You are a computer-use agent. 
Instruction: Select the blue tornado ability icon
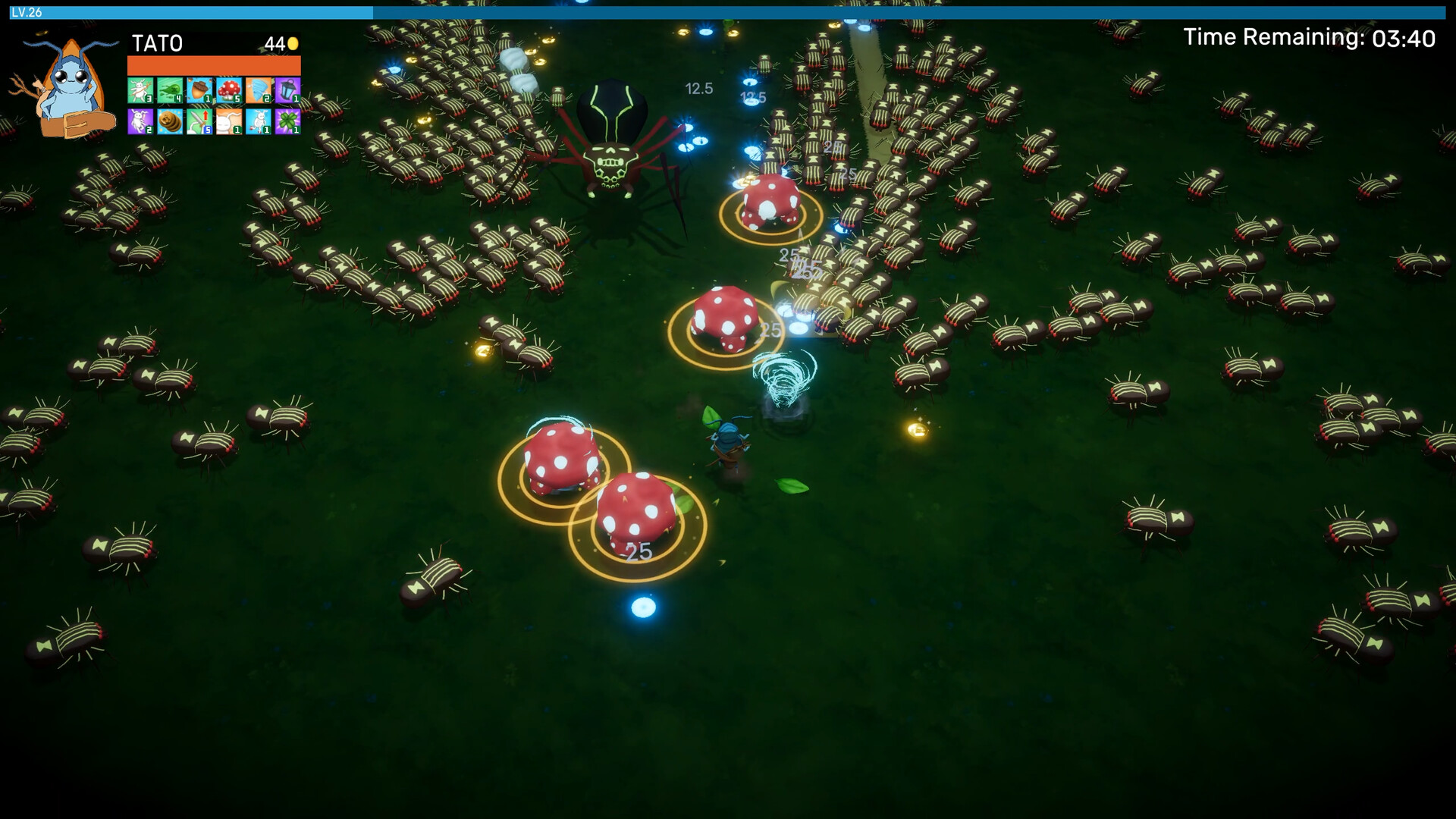click(256, 89)
